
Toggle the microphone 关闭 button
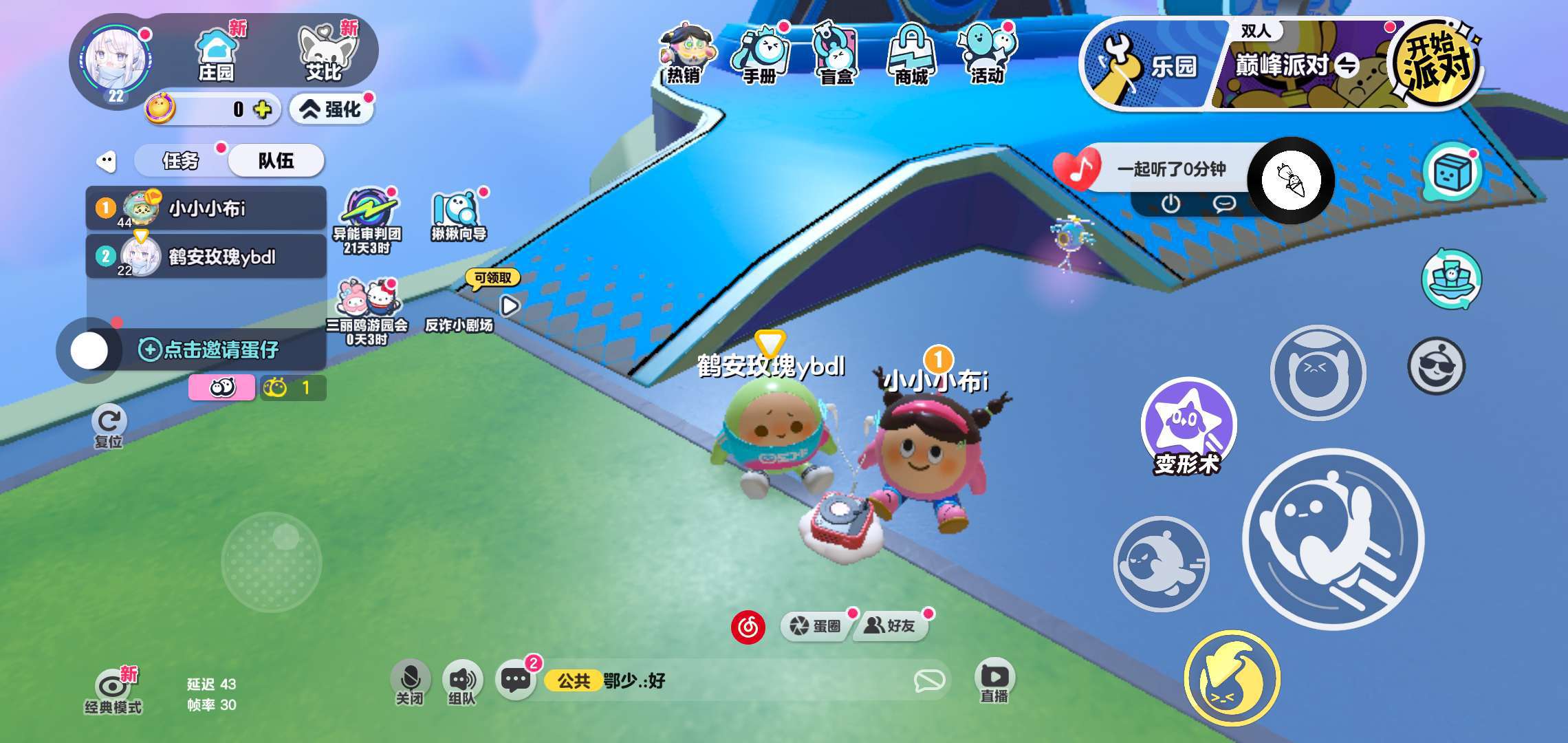click(410, 681)
